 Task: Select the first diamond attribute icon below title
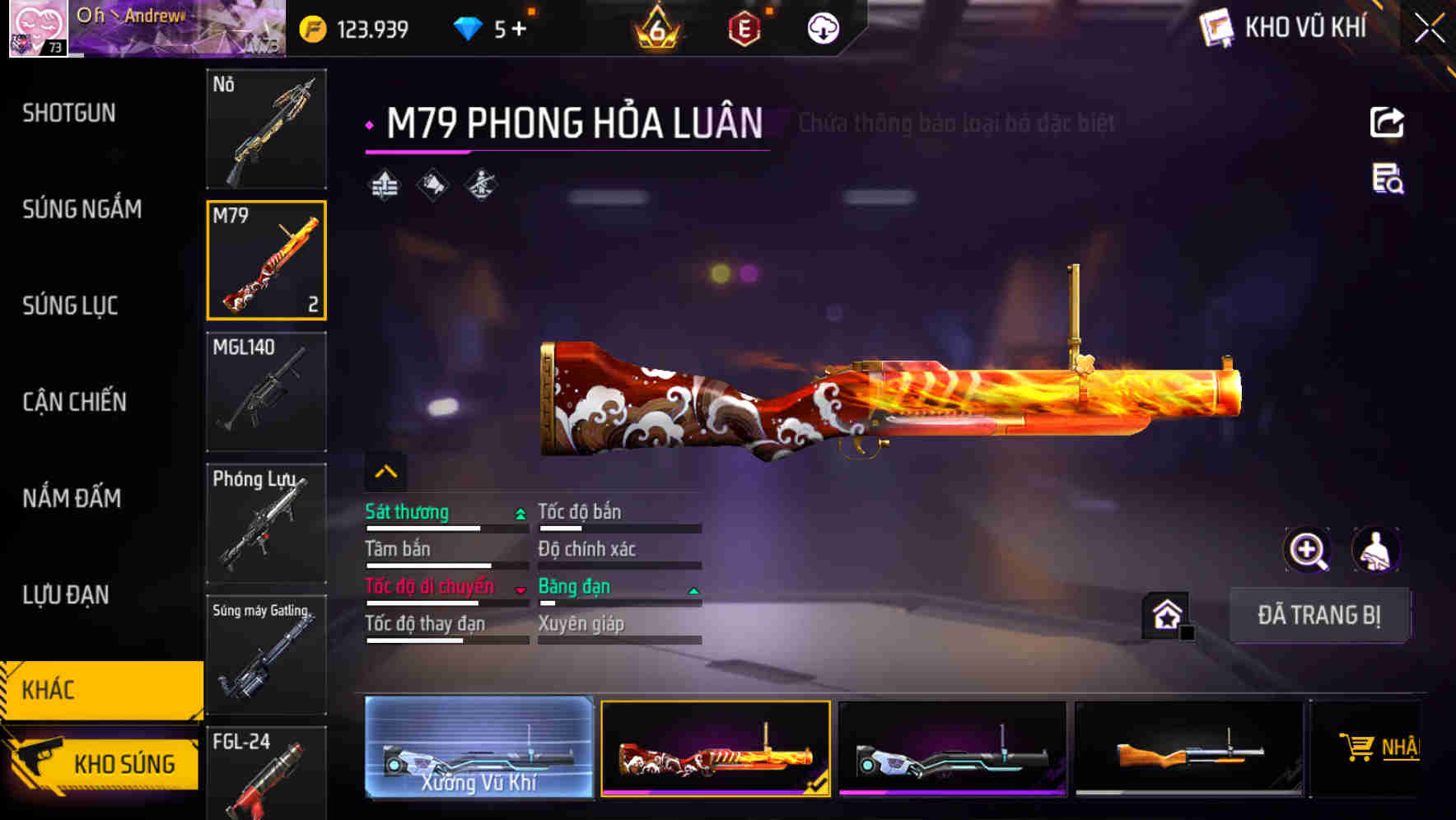(x=382, y=184)
